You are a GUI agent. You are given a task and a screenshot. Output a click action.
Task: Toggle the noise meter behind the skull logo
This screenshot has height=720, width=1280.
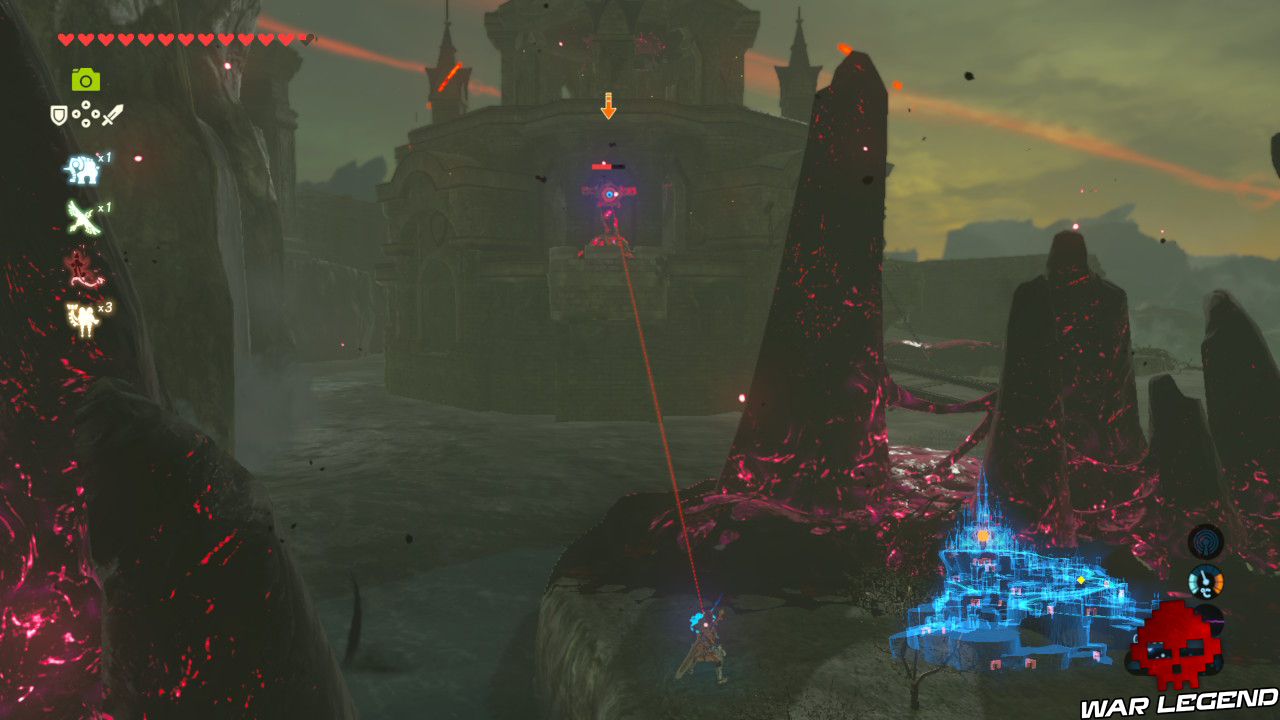tap(1210, 620)
